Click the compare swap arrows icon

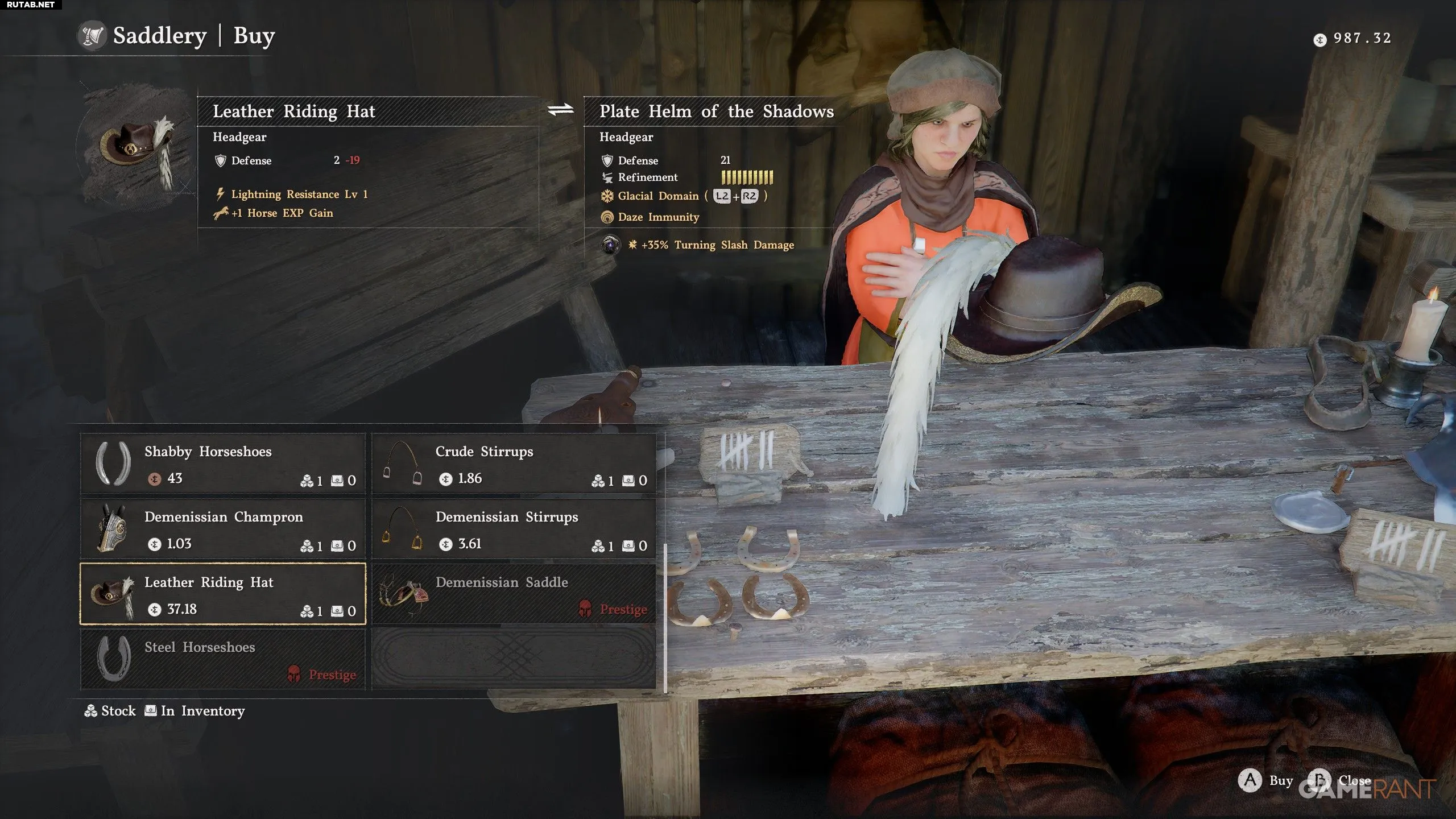point(561,110)
